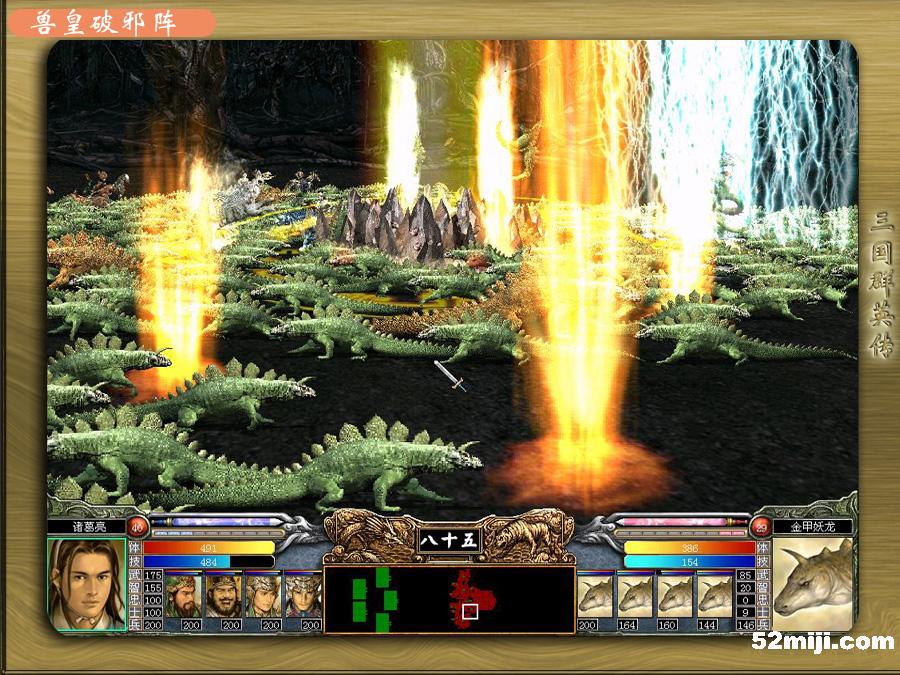
Task: Pick the enemy dragon unit with 164 troops
Action: [635, 597]
